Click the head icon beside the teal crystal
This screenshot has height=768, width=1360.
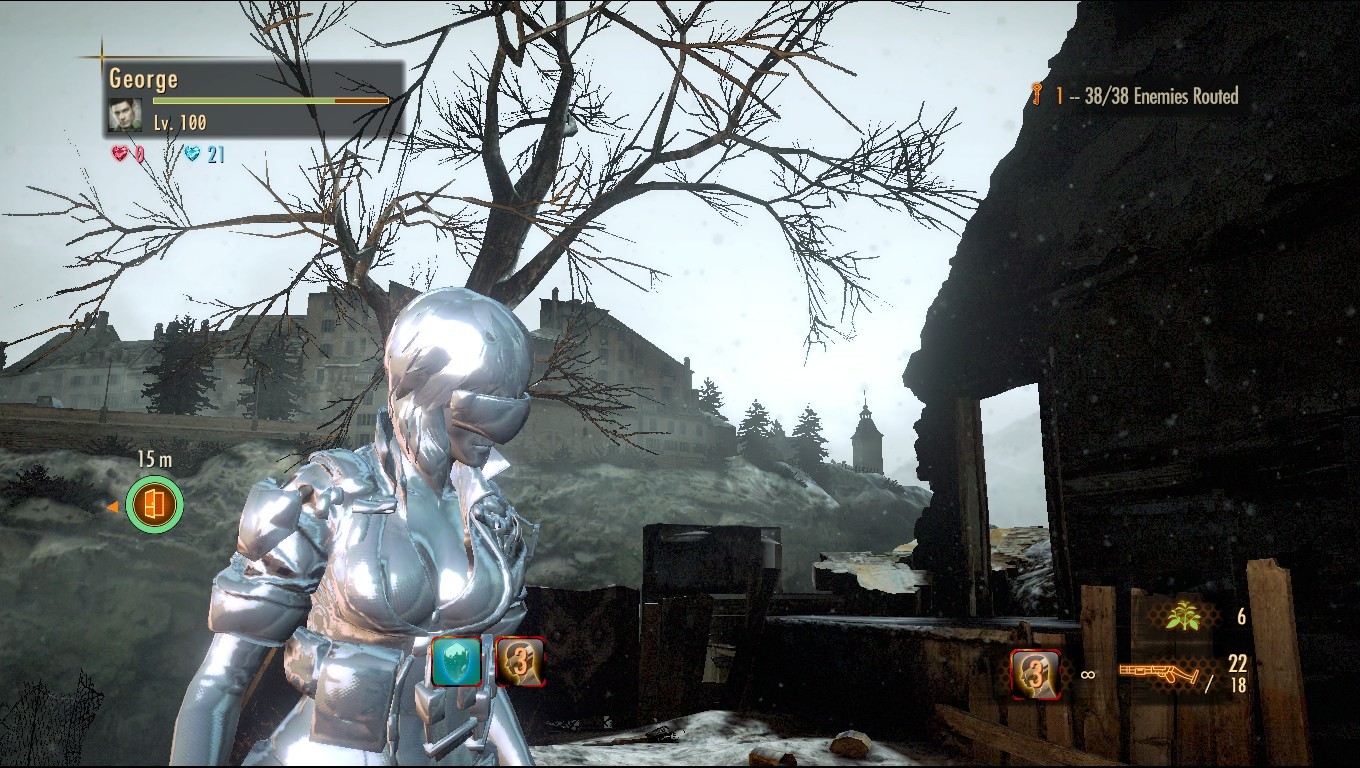(519, 662)
